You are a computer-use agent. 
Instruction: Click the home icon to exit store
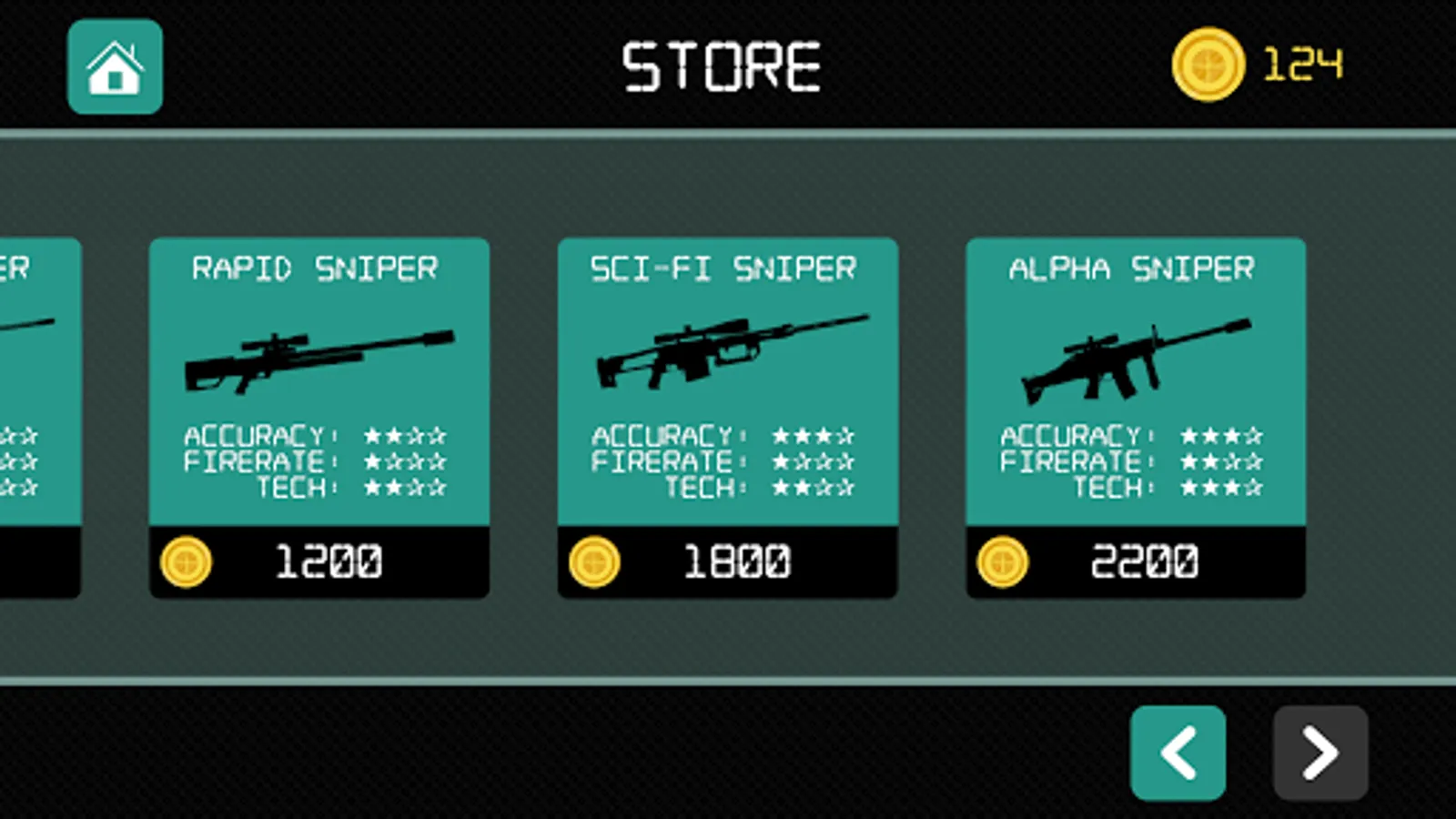(x=113, y=66)
